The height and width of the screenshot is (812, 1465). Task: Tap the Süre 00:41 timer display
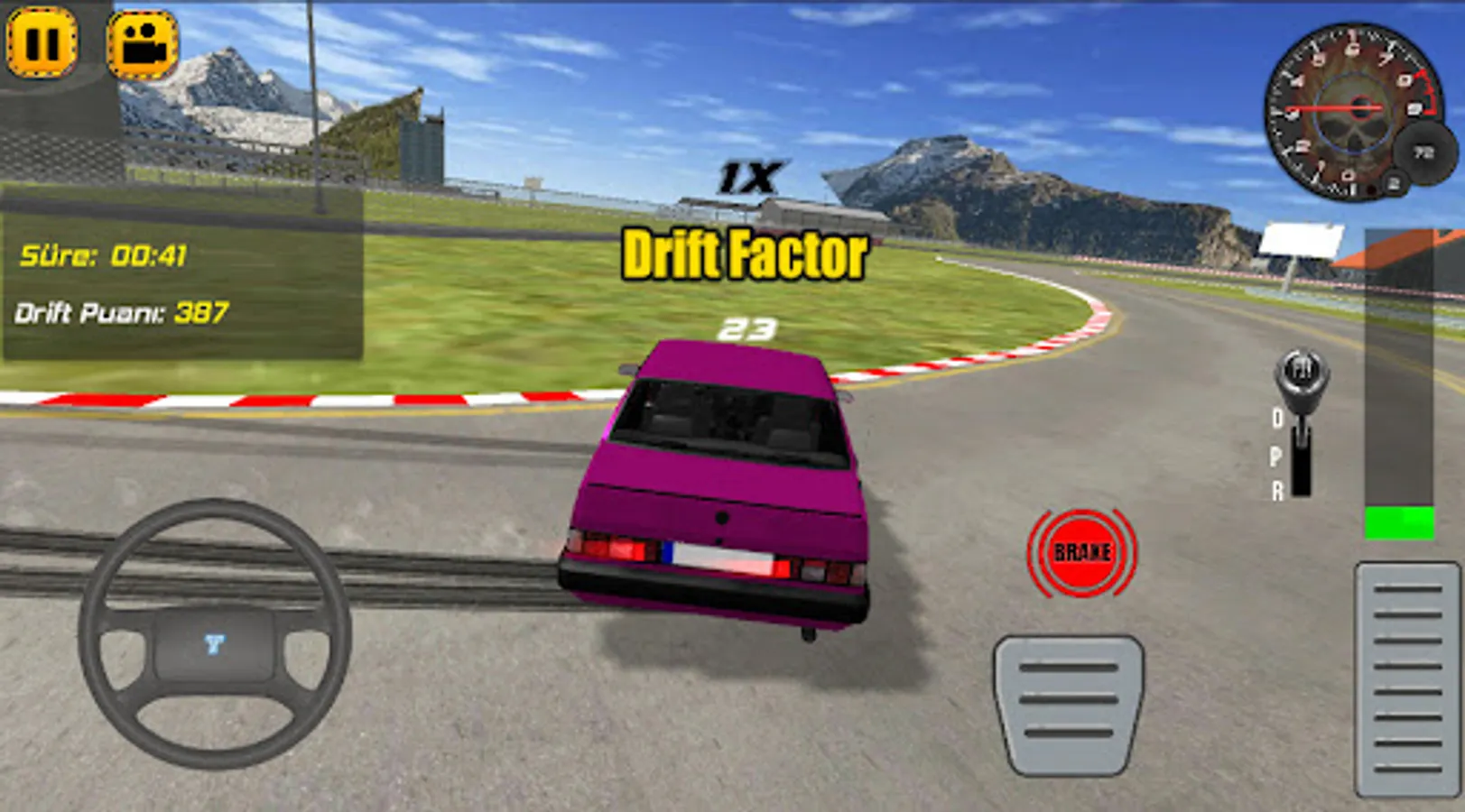click(x=104, y=257)
